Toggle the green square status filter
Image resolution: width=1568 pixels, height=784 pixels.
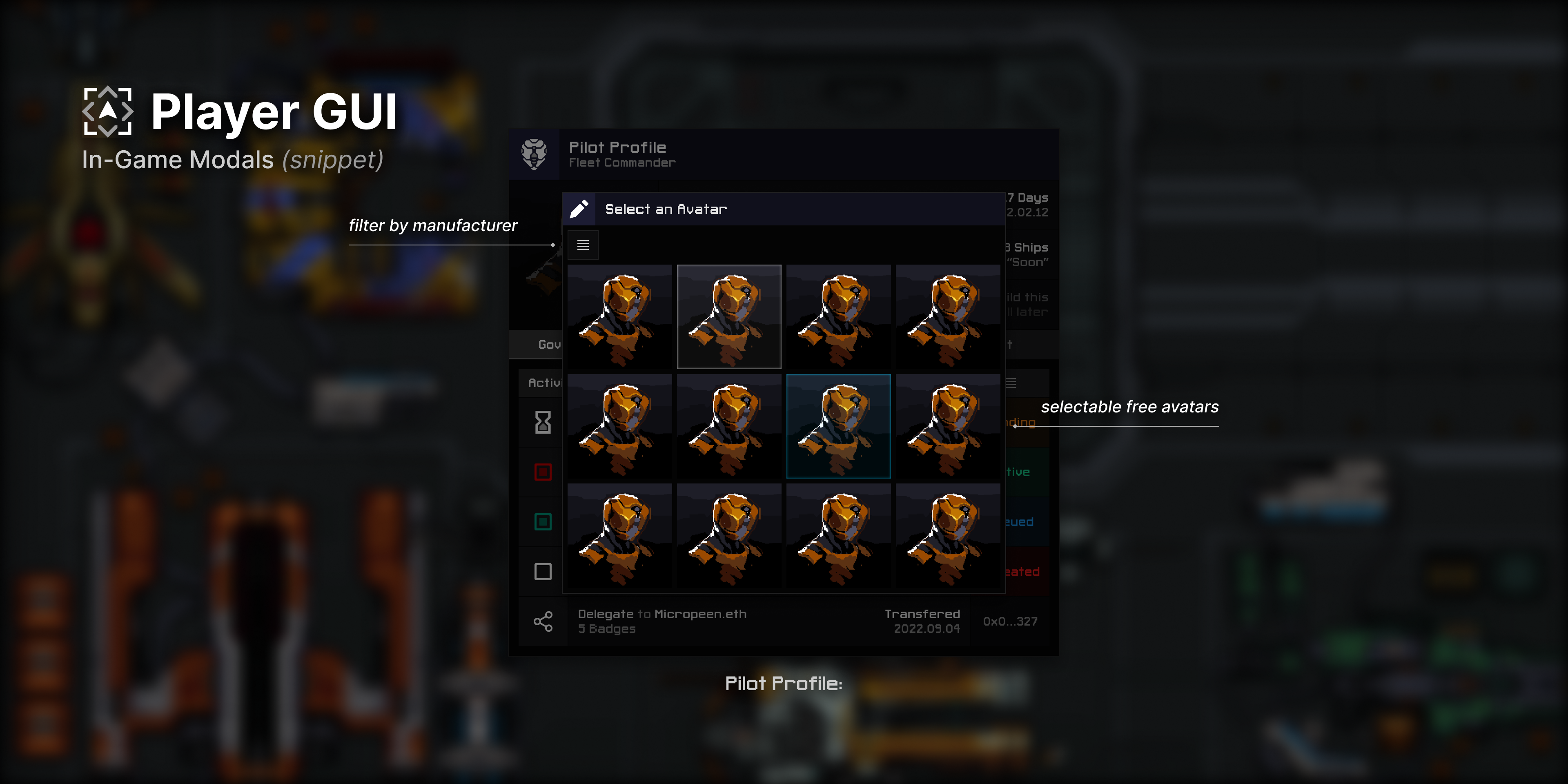point(542,522)
